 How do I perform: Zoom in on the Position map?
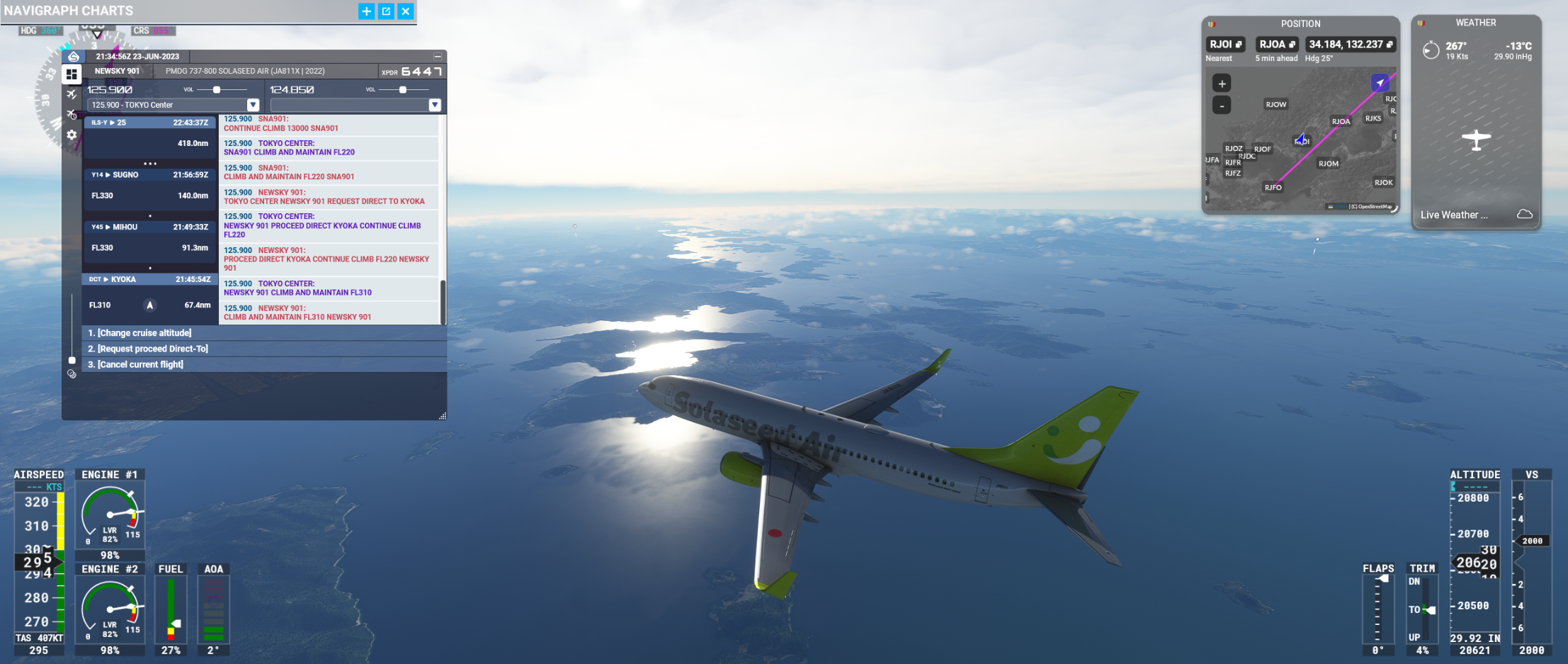(1222, 84)
